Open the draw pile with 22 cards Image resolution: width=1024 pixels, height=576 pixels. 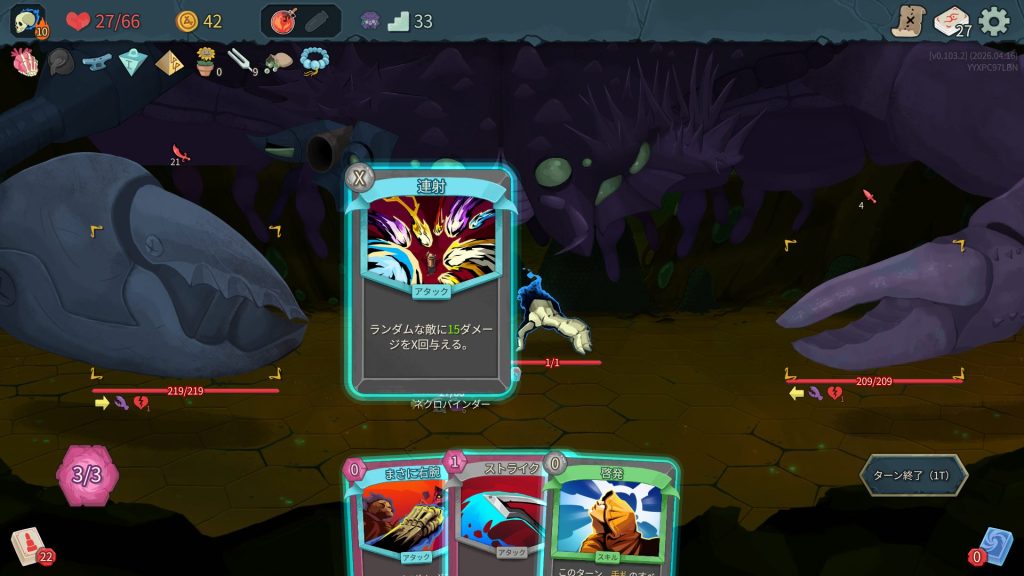(x=28, y=546)
